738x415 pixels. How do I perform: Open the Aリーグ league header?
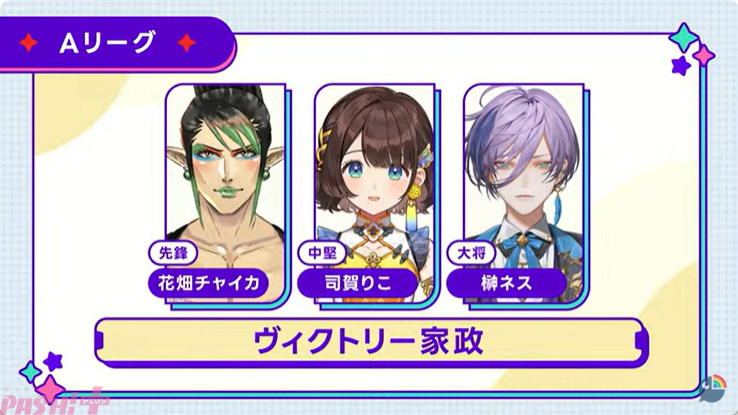coord(118,42)
